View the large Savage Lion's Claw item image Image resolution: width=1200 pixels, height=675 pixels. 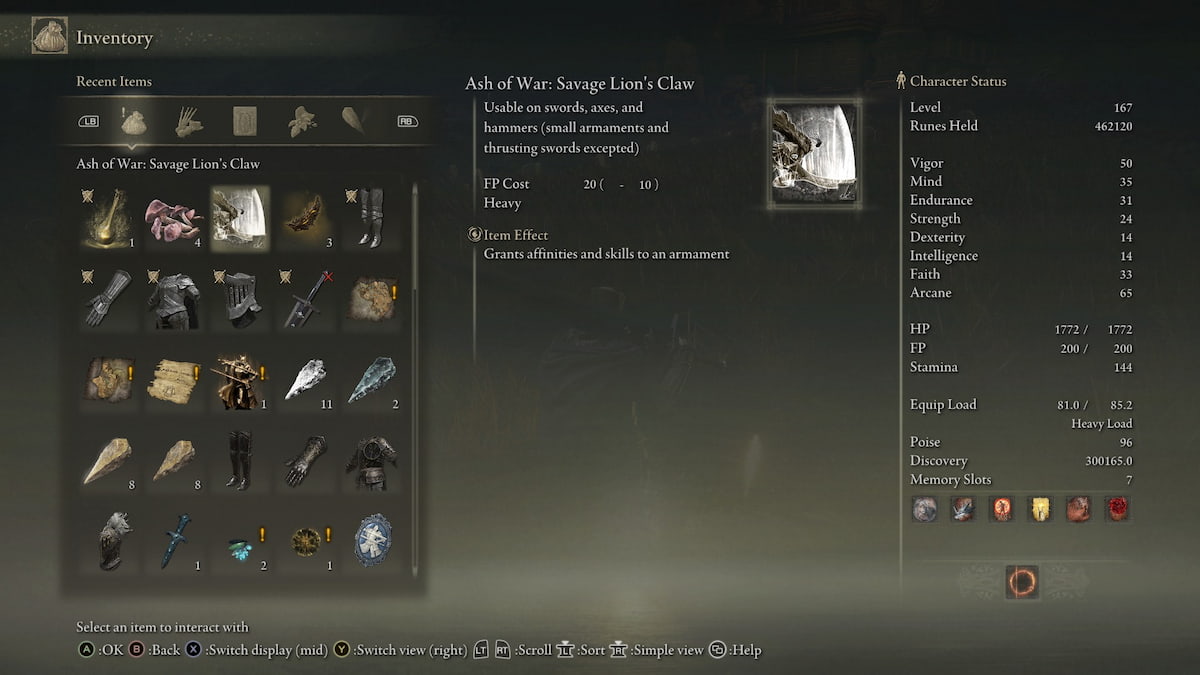click(814, 151)
